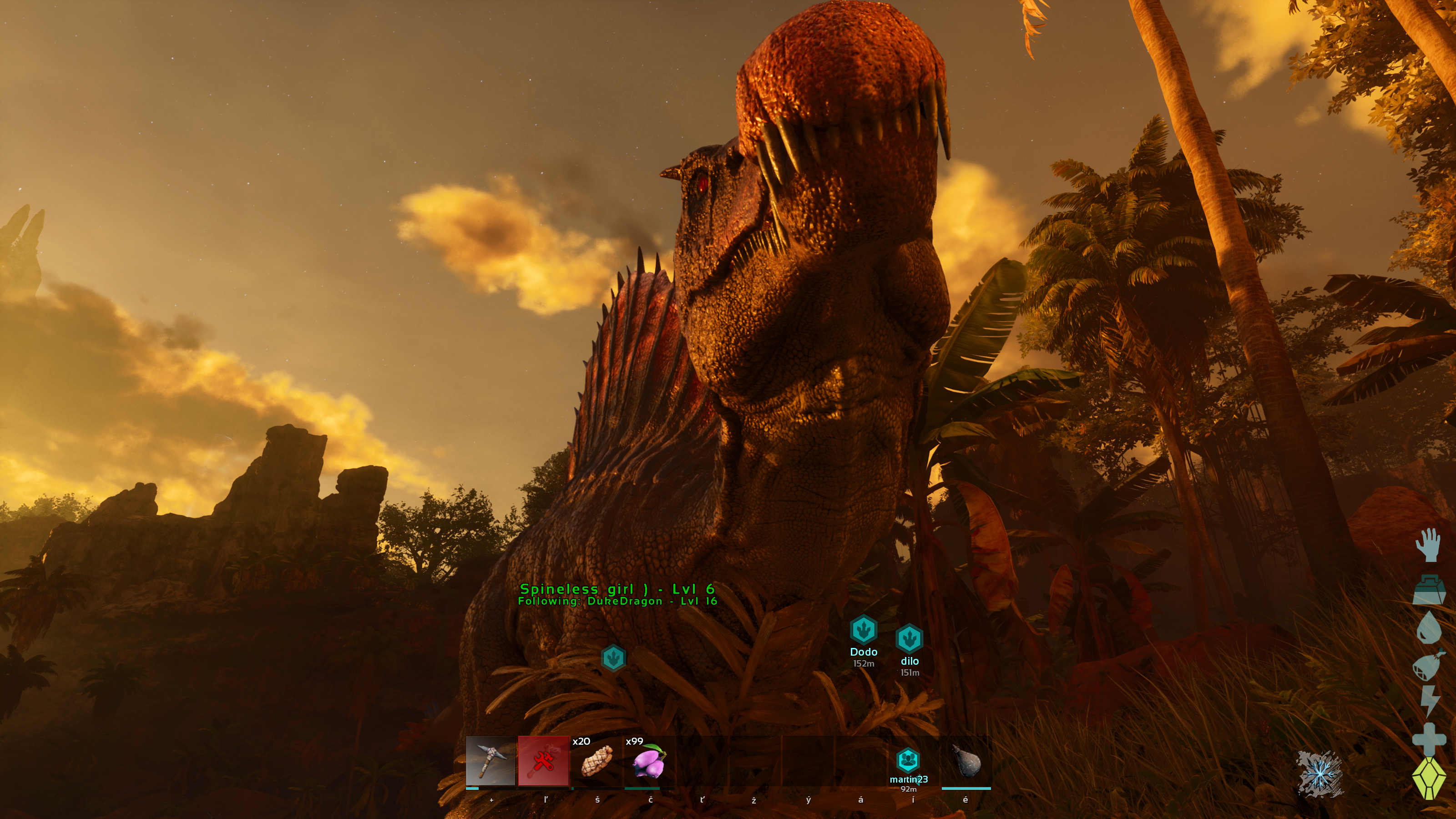Click the snowflake cold status icon
Viewport: 1456px width, 819px height.
point(1319,773)
